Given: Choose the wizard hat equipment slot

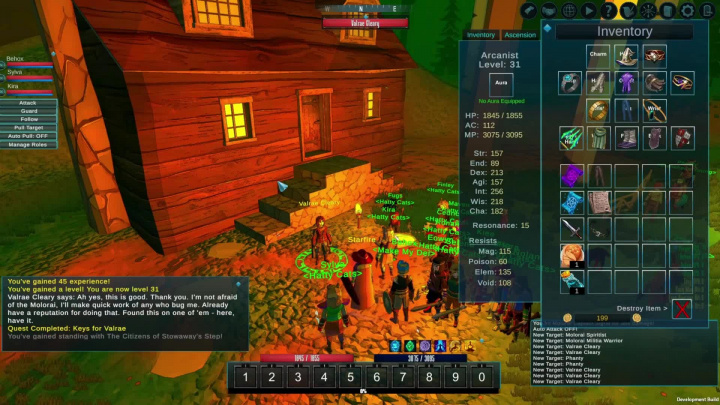Looking at the screenshot, I should point(626,55).
